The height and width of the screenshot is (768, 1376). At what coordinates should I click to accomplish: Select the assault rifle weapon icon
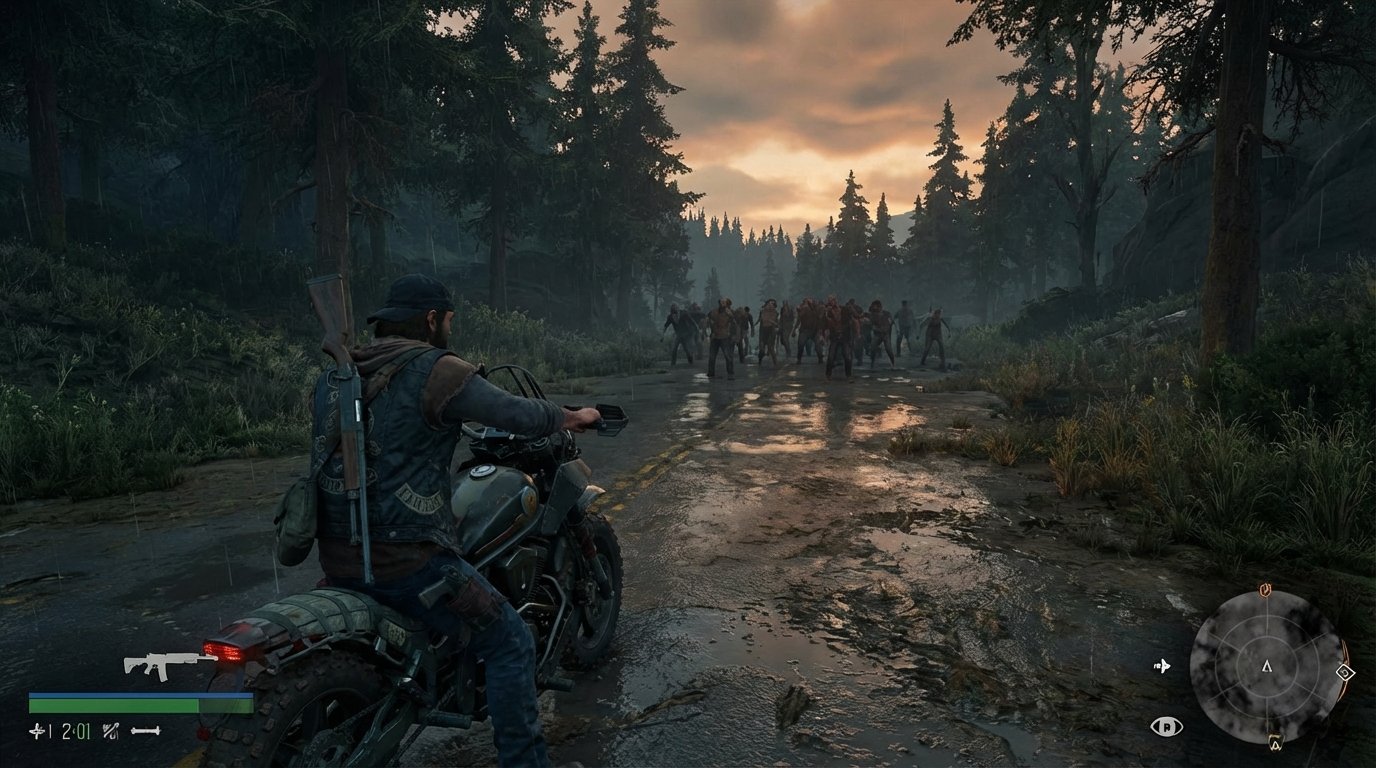[x=164, y=665]
